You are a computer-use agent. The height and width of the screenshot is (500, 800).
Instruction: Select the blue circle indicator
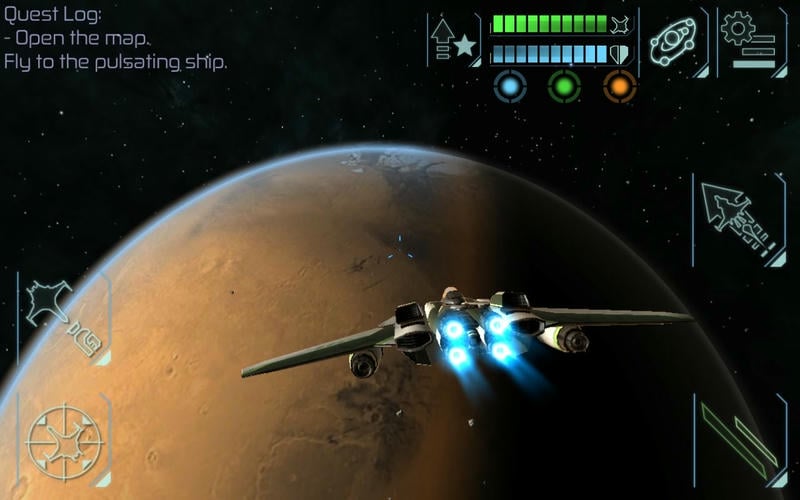click(x=510, y=86)
